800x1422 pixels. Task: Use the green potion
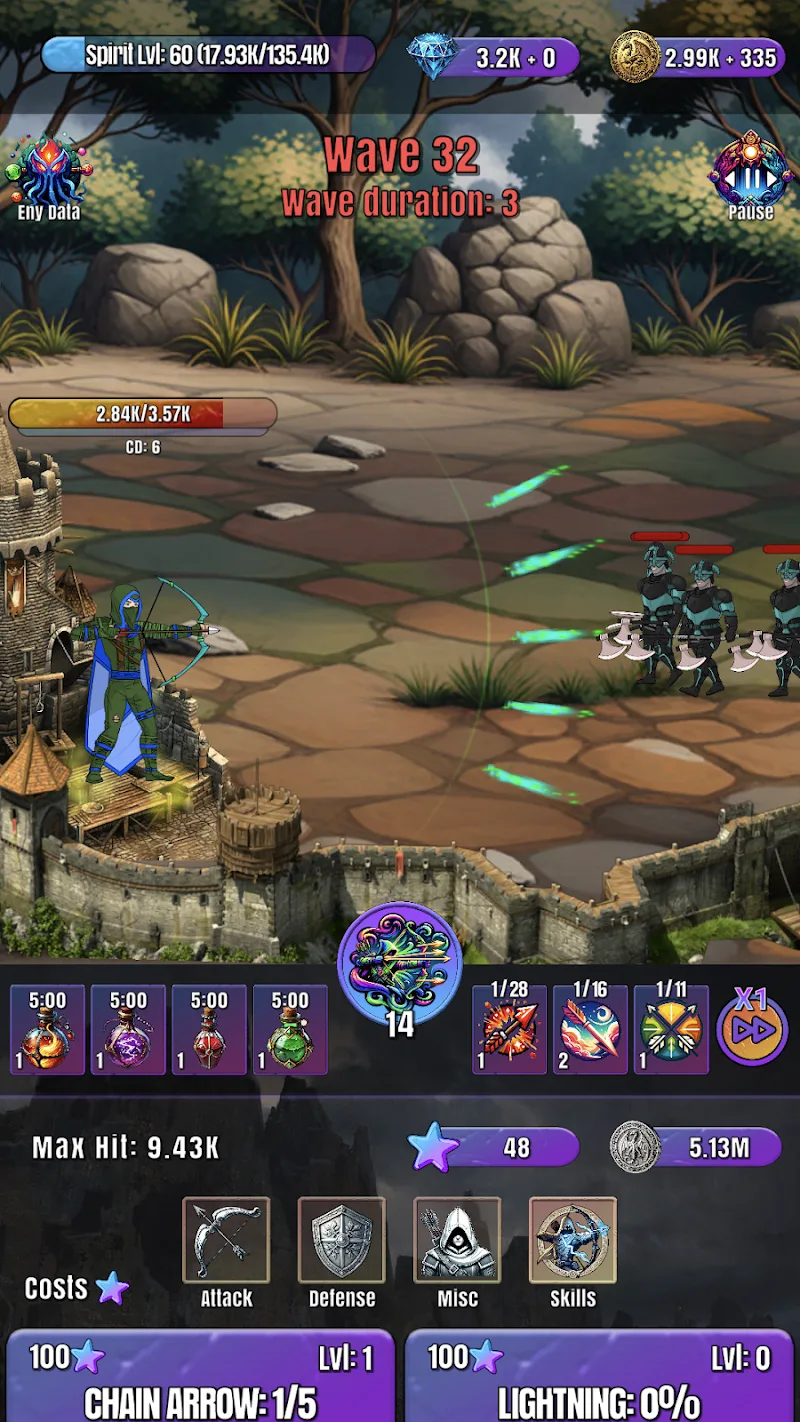click(x=290, y=1030)
